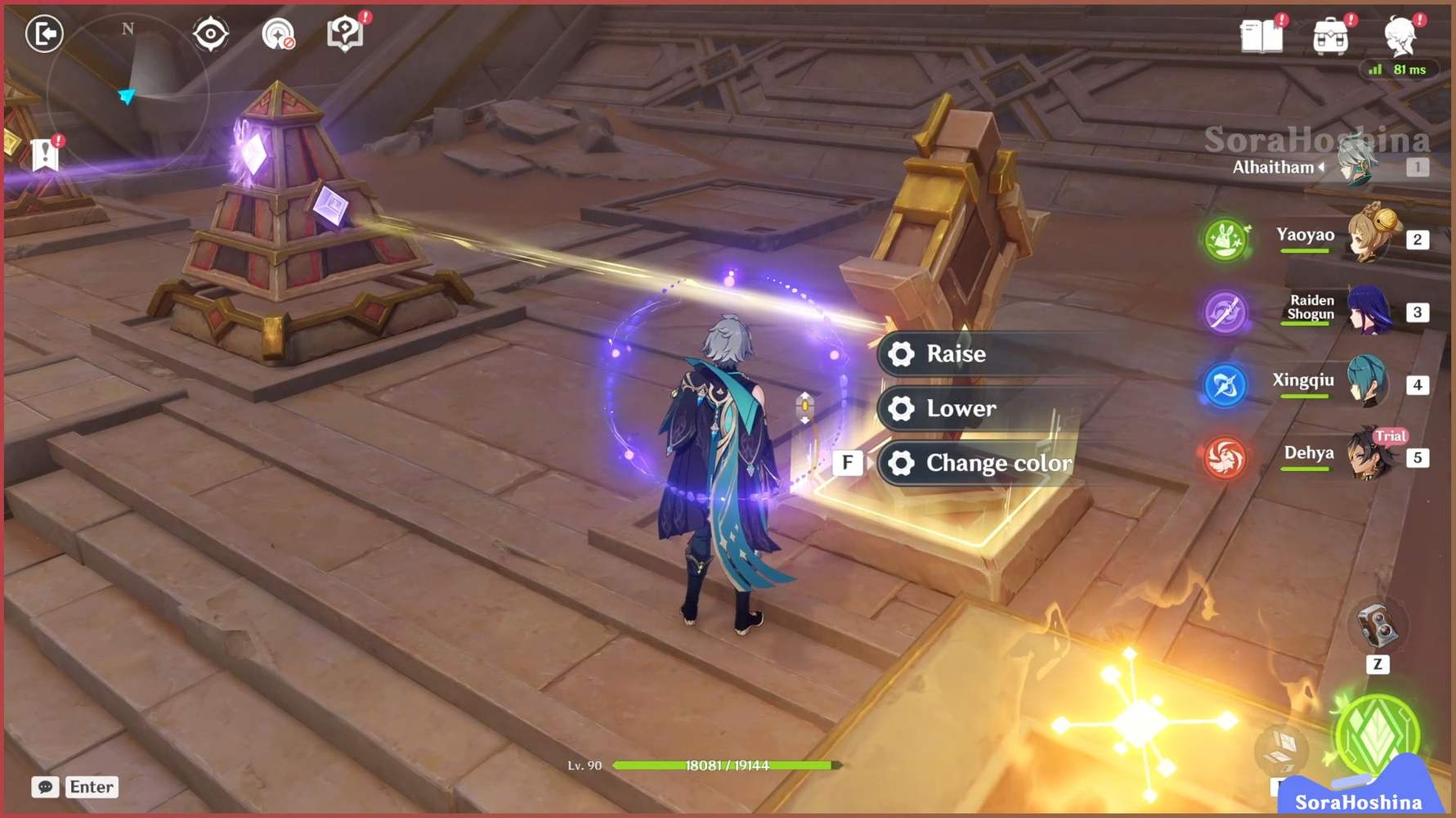1456x818 pixels.
Task: Click Dehya's Pyro element icon
Action: [x=1224, y=459]
